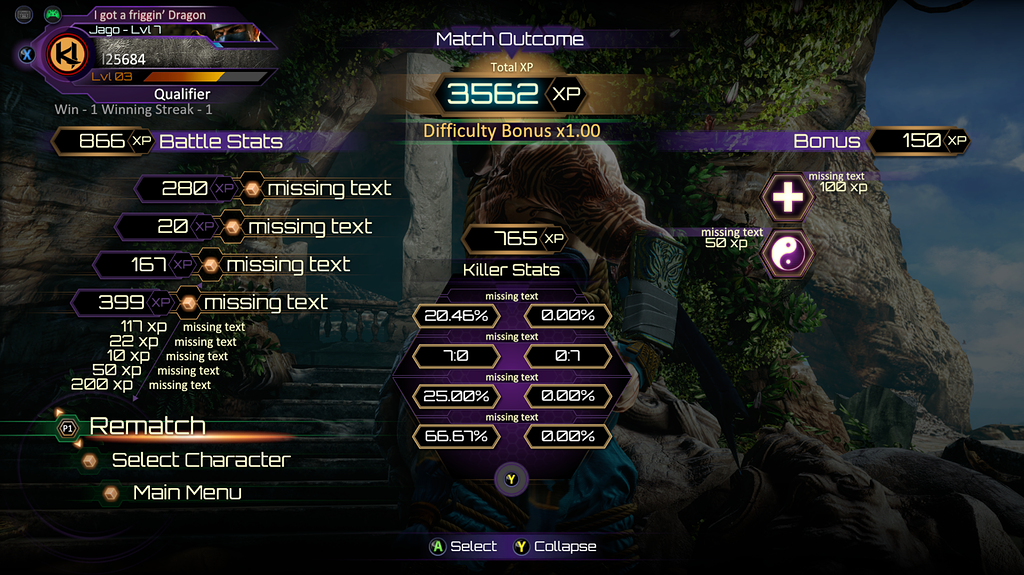The image size is (1024, 575).
Task: Open the Select Character option
Action: point(200,460)
